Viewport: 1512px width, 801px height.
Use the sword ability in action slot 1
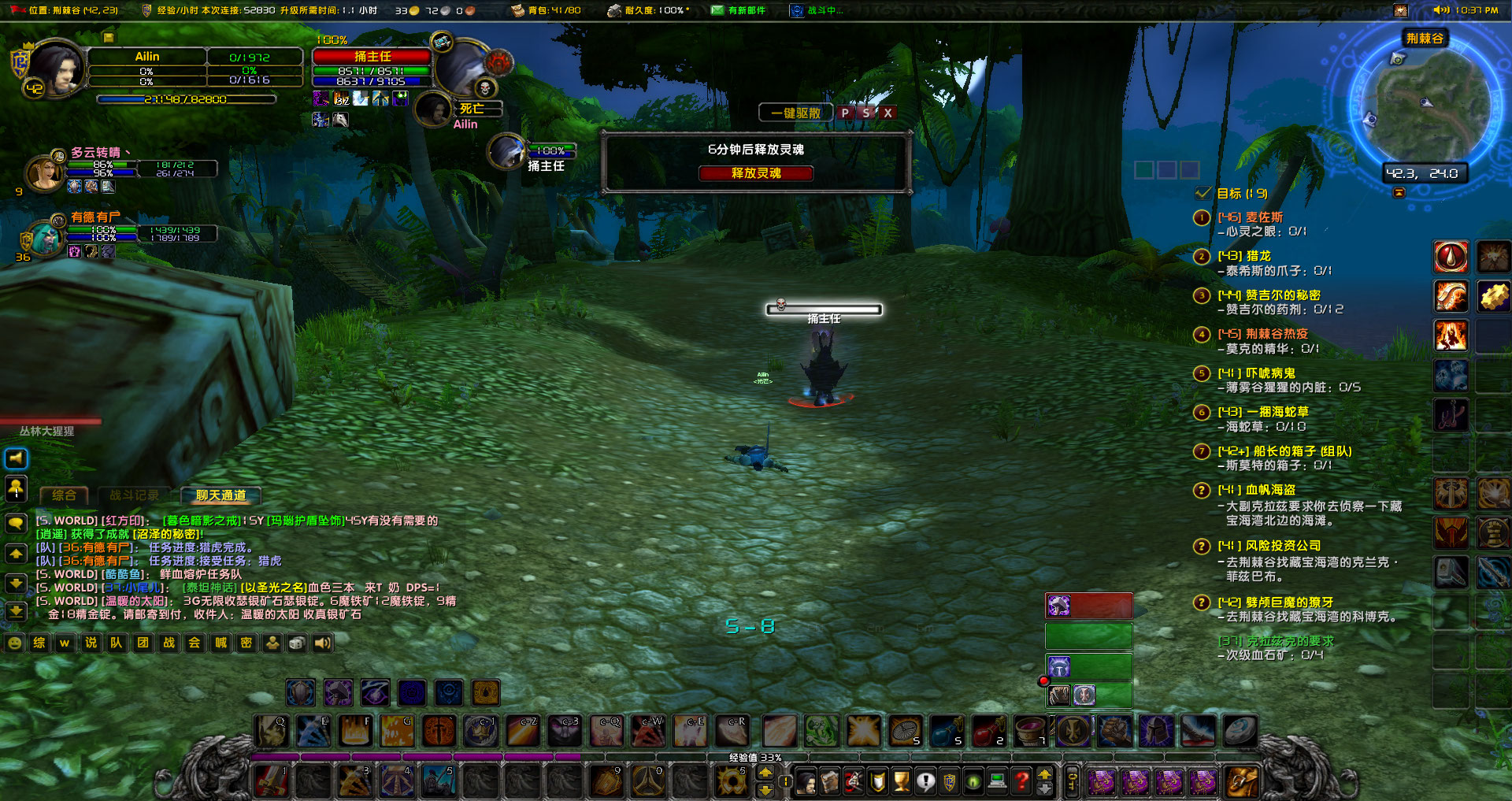coord(272,782)
